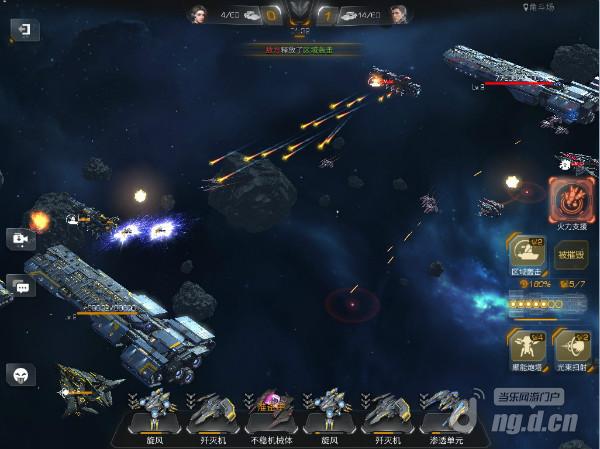600x449 pixels.
Task: Select the right player's avatar portrait
Action: [399, 14]
